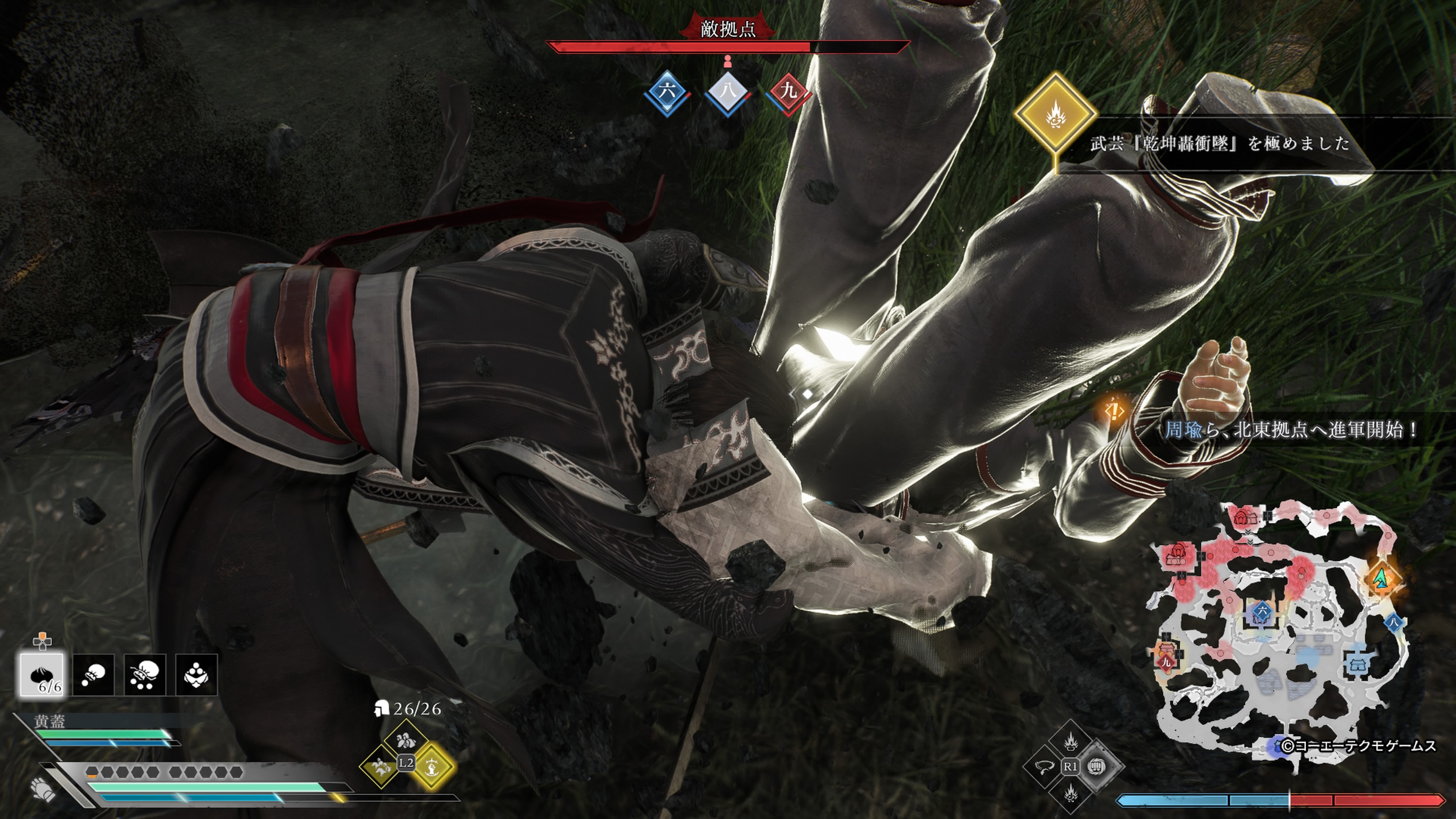Select the pouch with three pellets

point(145,674)
